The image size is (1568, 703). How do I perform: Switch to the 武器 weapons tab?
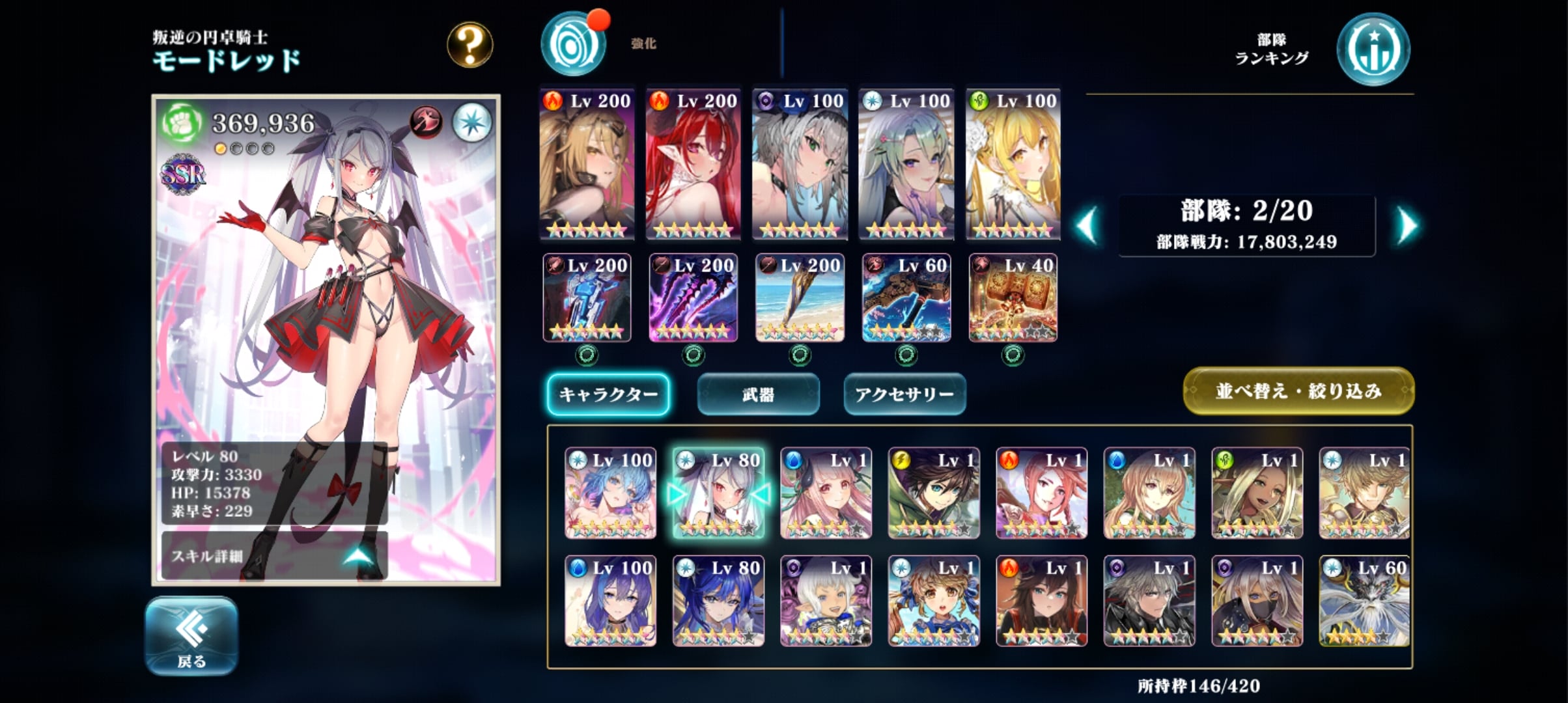coord(758,394)
